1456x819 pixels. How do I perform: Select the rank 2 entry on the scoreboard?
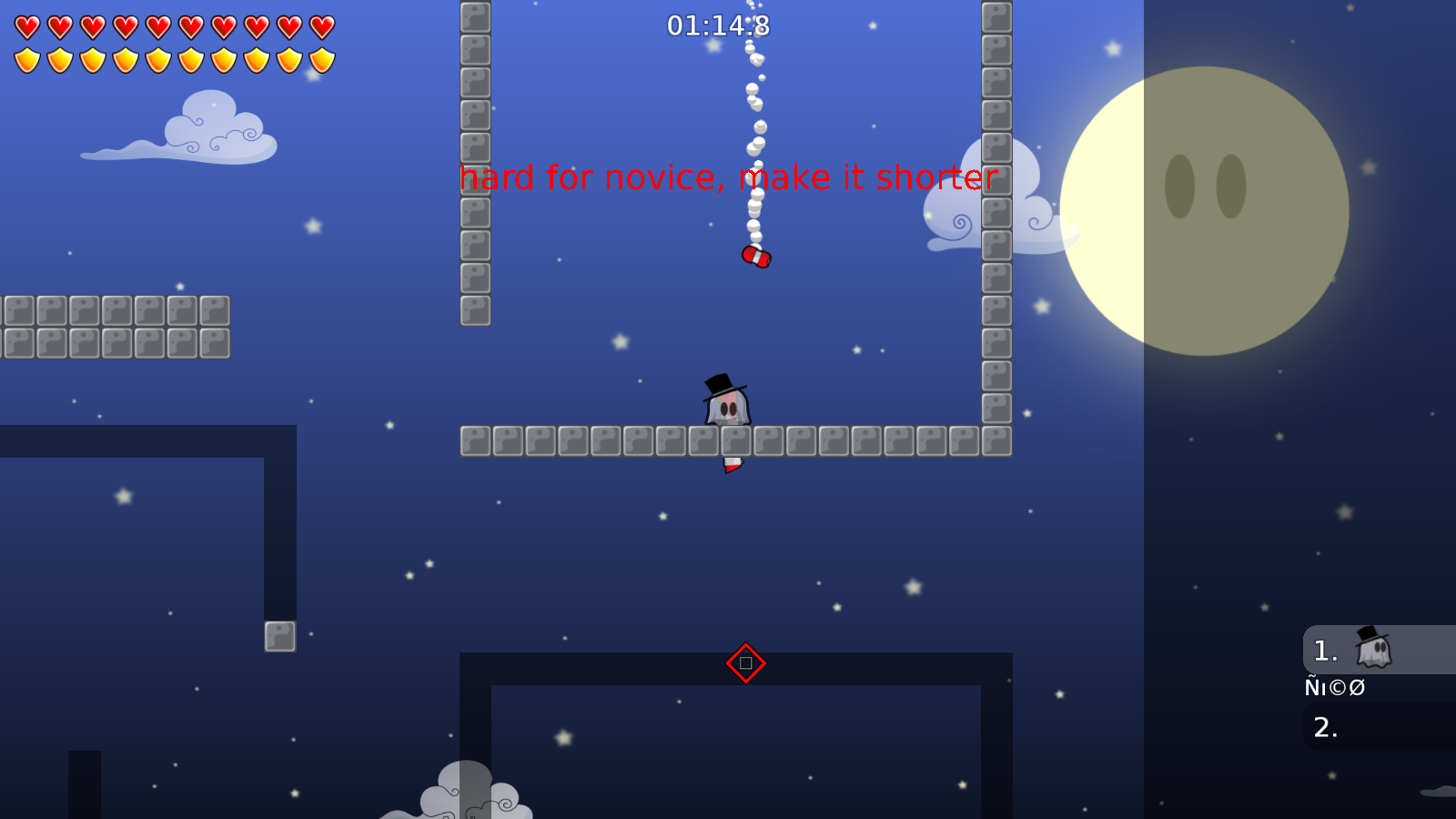click(x=1326, y=726)
